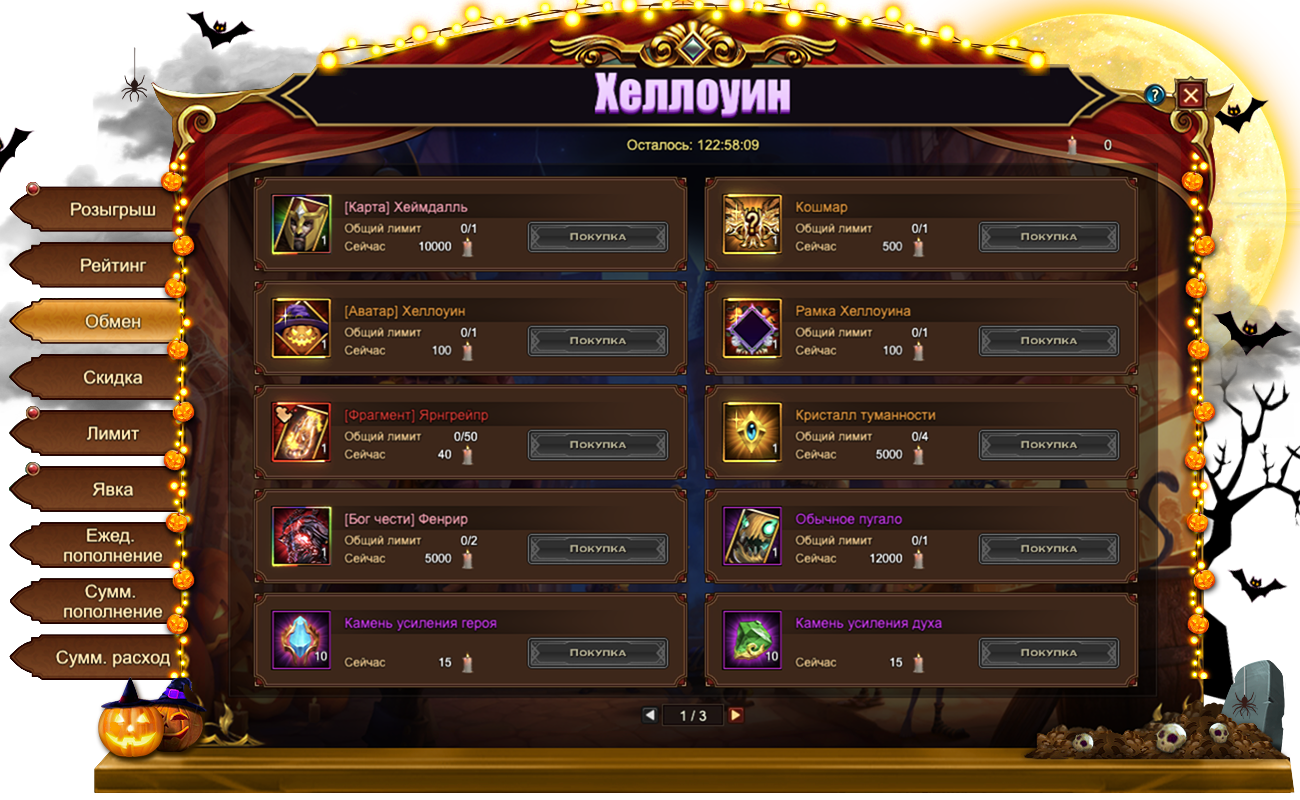Viewport: 1300px width, 800px height.
Task: Go to the next exchange page
Action: tap(736, 715)
